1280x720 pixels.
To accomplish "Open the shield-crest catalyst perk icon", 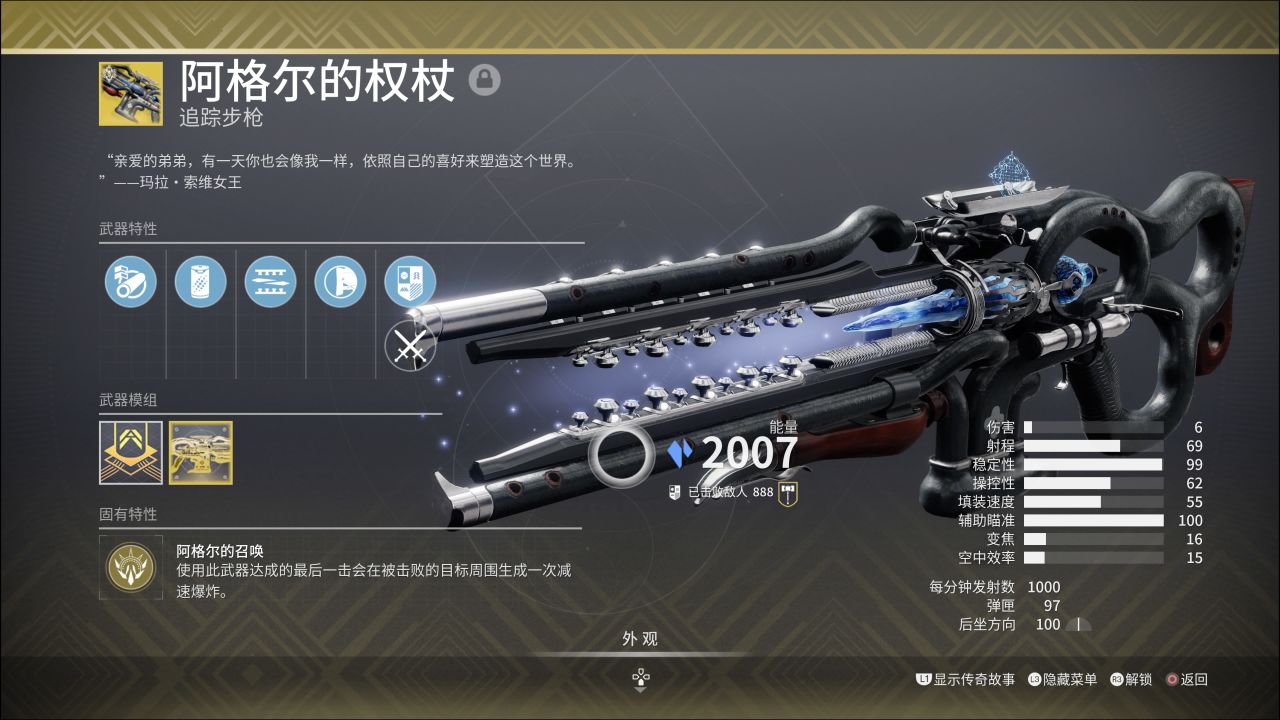I will click(x=410, y=281).
